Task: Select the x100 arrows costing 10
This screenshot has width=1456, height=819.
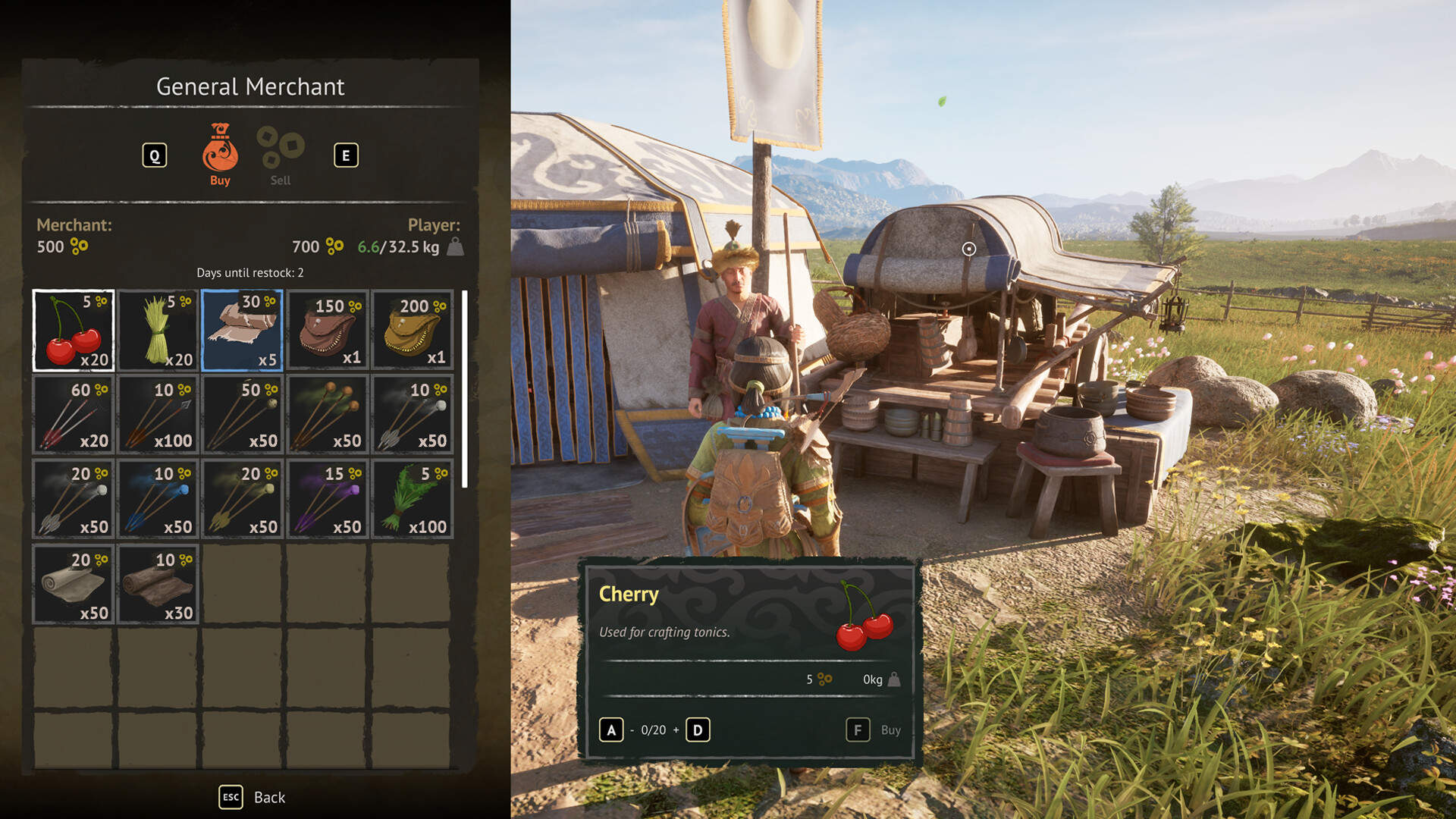Action: [x=158, y=415]
